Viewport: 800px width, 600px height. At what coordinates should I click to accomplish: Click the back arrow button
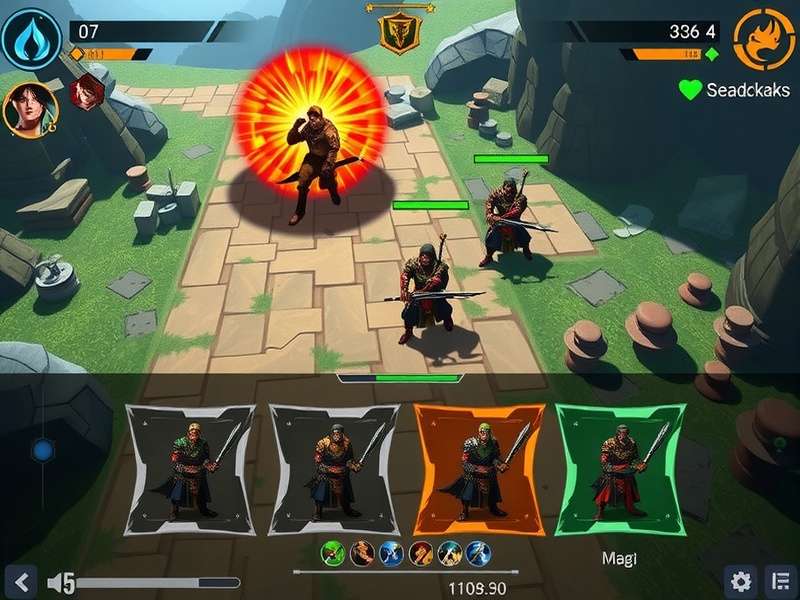tap(22, 581)
